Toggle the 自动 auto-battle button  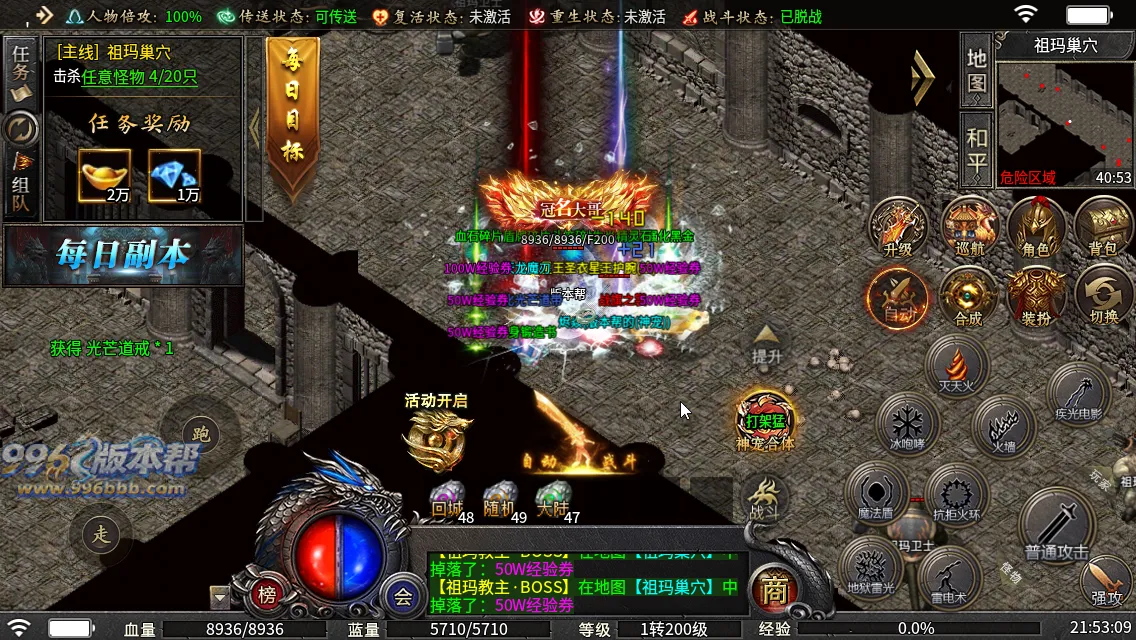[897, 297]
